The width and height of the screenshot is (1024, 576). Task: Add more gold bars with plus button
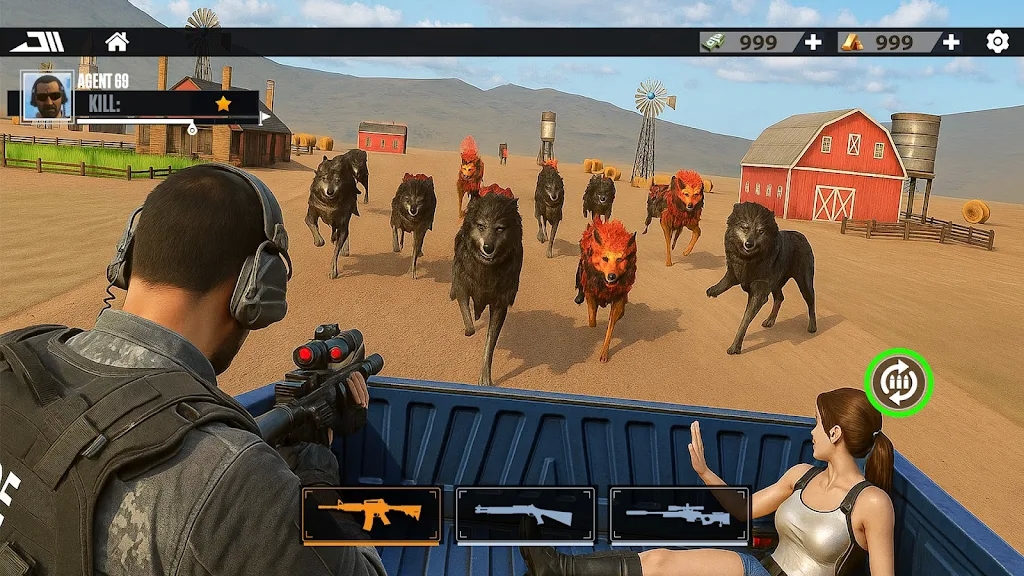pyautogui.click(x=951, y=42)
